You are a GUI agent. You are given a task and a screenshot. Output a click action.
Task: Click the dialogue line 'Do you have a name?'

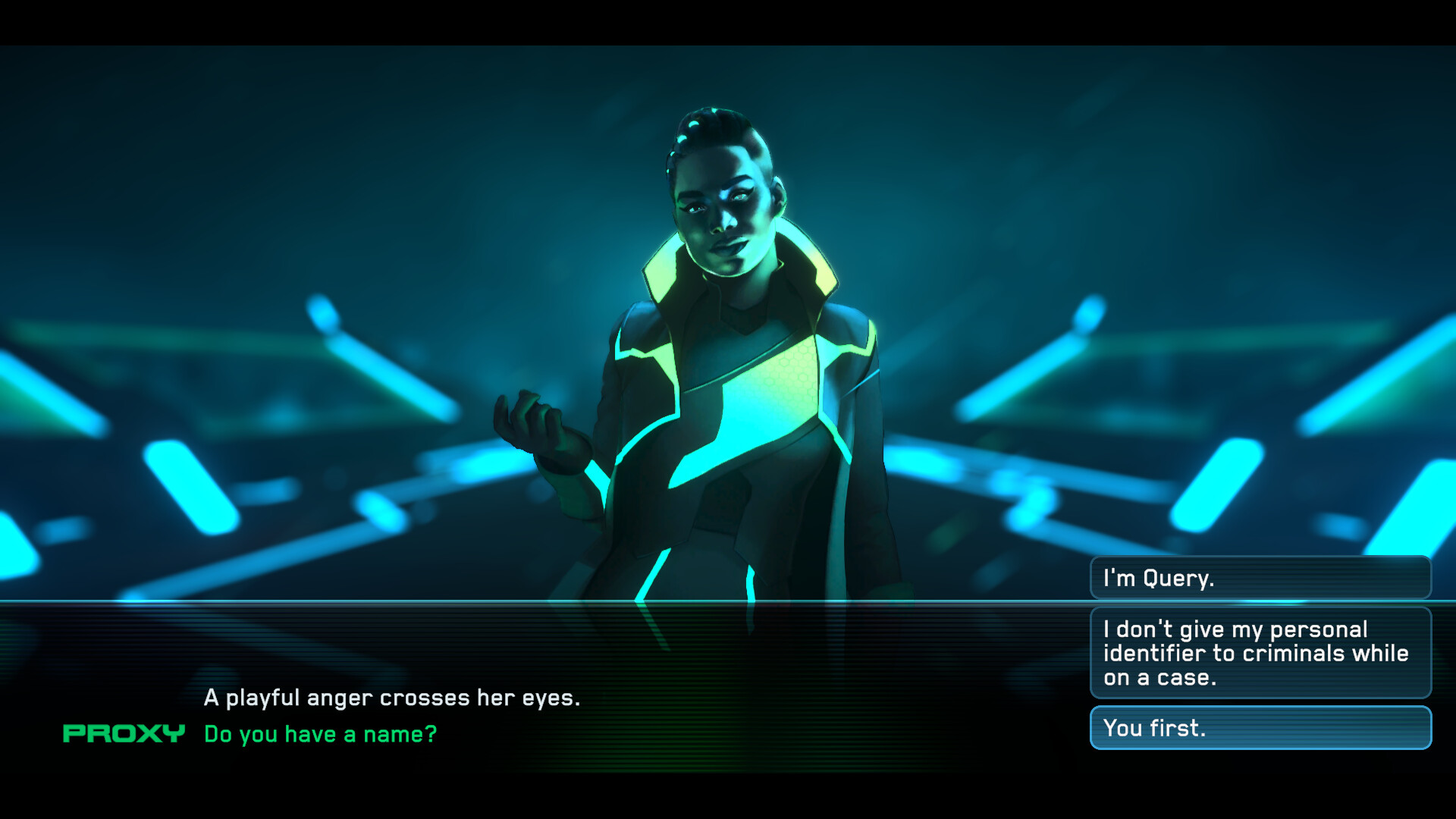tap(320, 733)
